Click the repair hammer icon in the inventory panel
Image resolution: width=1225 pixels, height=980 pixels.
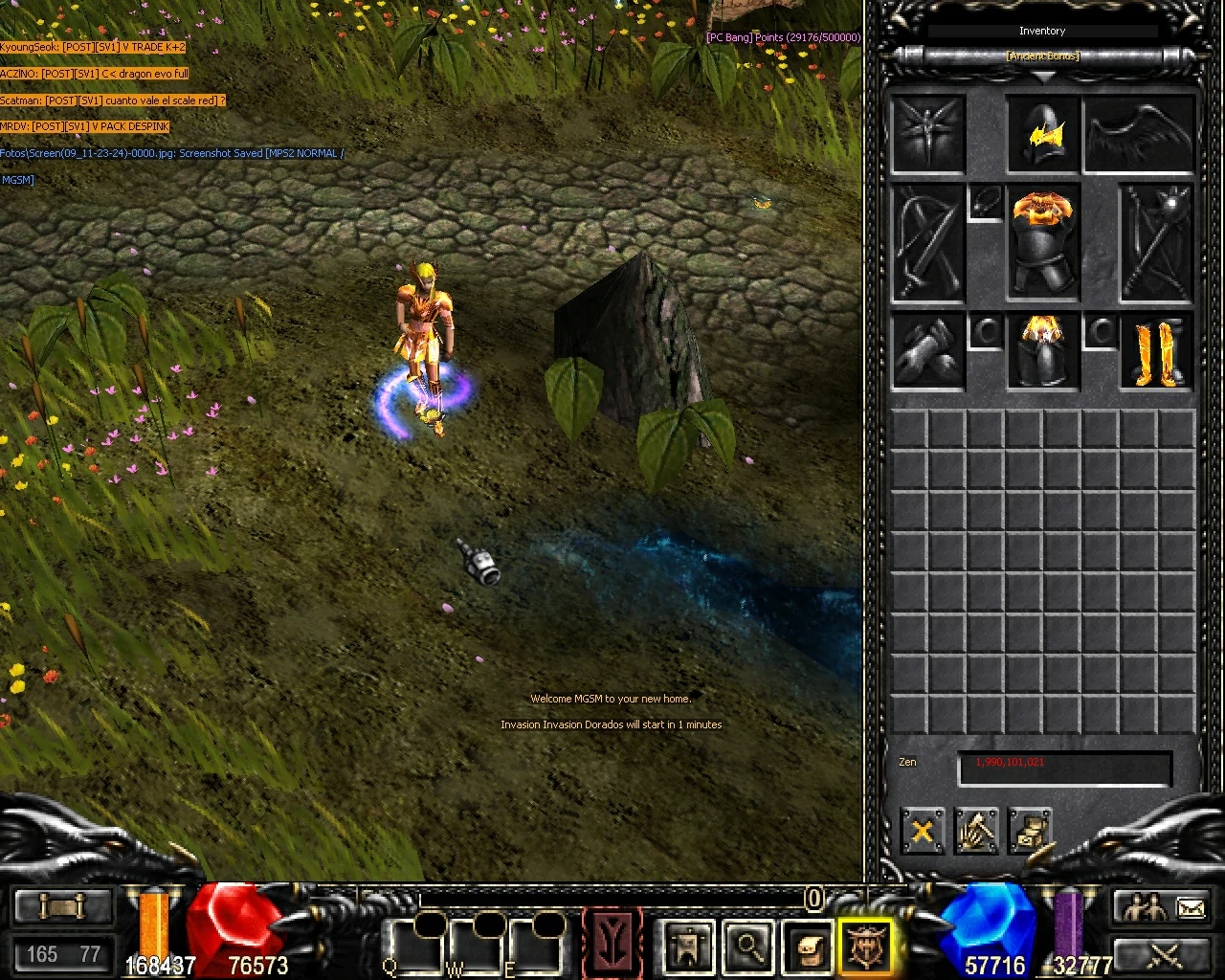978,831
